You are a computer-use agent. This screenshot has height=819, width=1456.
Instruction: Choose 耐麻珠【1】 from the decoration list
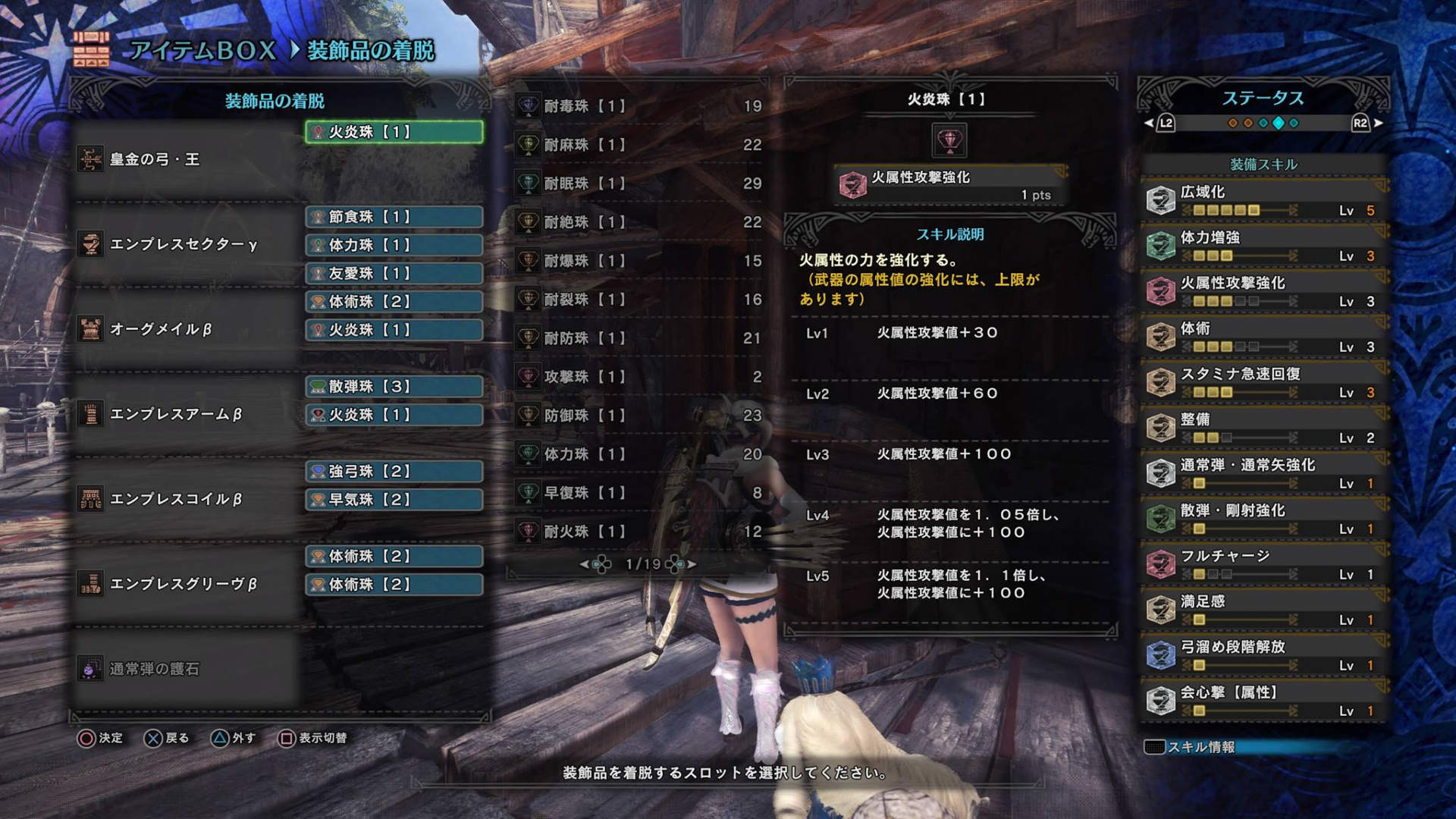point(639,145)
